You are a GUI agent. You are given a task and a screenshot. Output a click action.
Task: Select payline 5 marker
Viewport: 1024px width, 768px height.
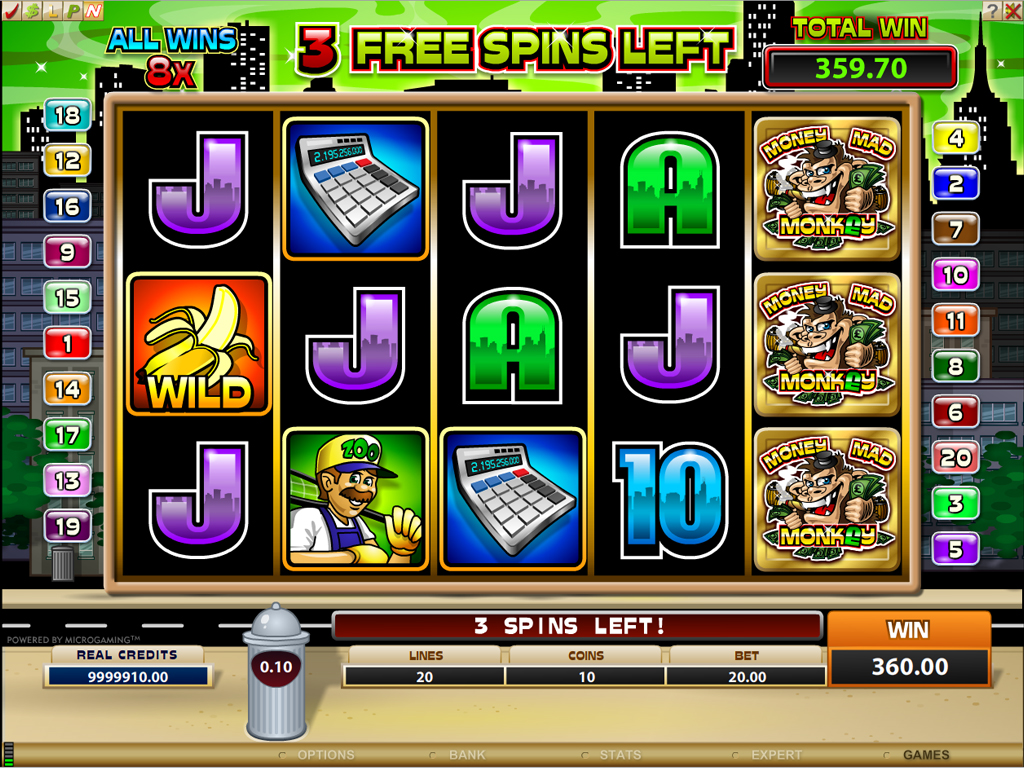(x=956, y=549)
